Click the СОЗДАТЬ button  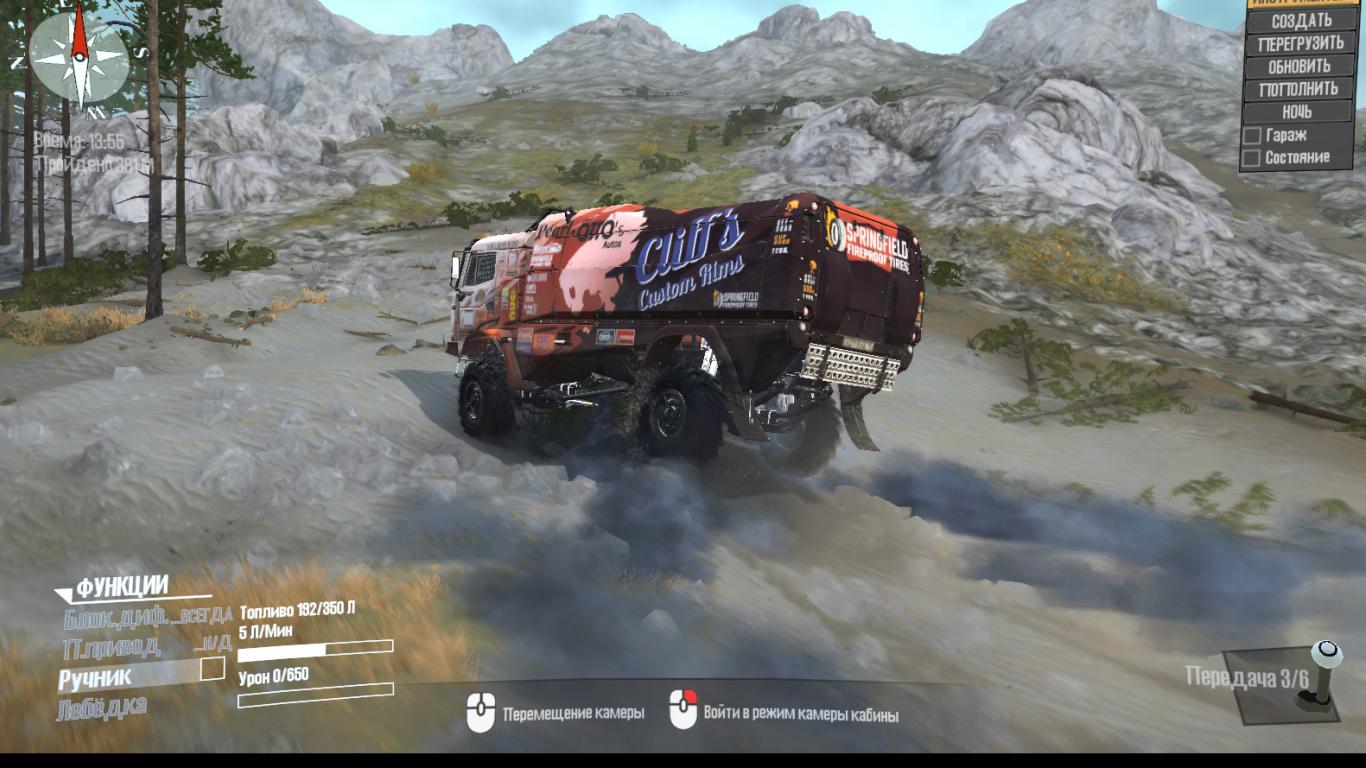tap(1301, 20)
